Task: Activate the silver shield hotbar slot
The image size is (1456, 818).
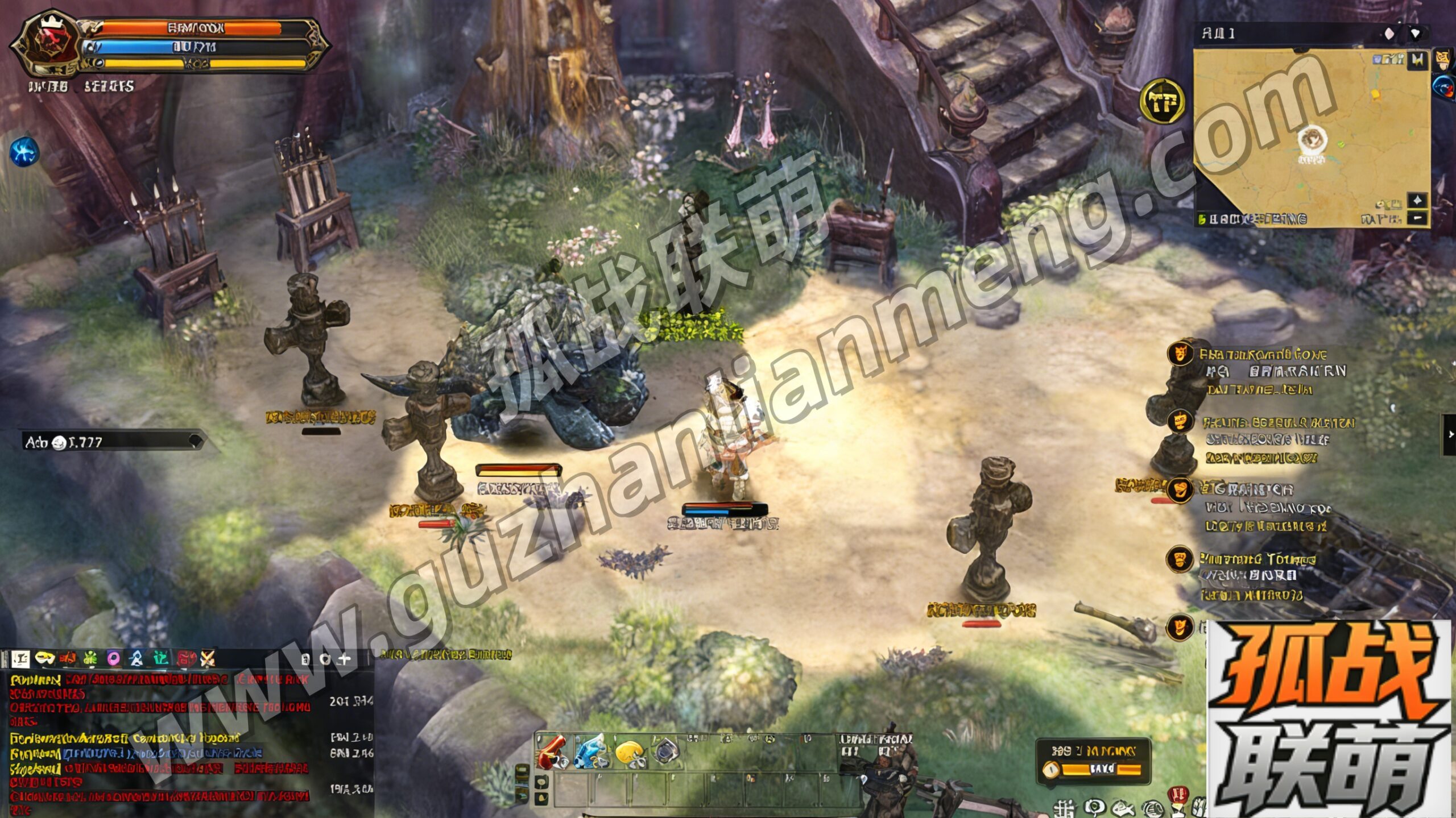Action: (x=664, y=751)
